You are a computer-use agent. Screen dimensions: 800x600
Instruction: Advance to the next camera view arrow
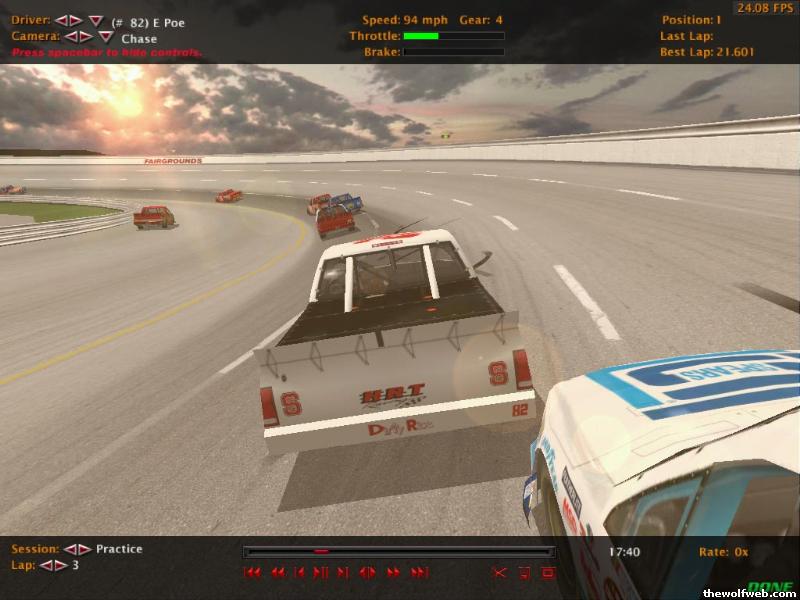point(85,37)
